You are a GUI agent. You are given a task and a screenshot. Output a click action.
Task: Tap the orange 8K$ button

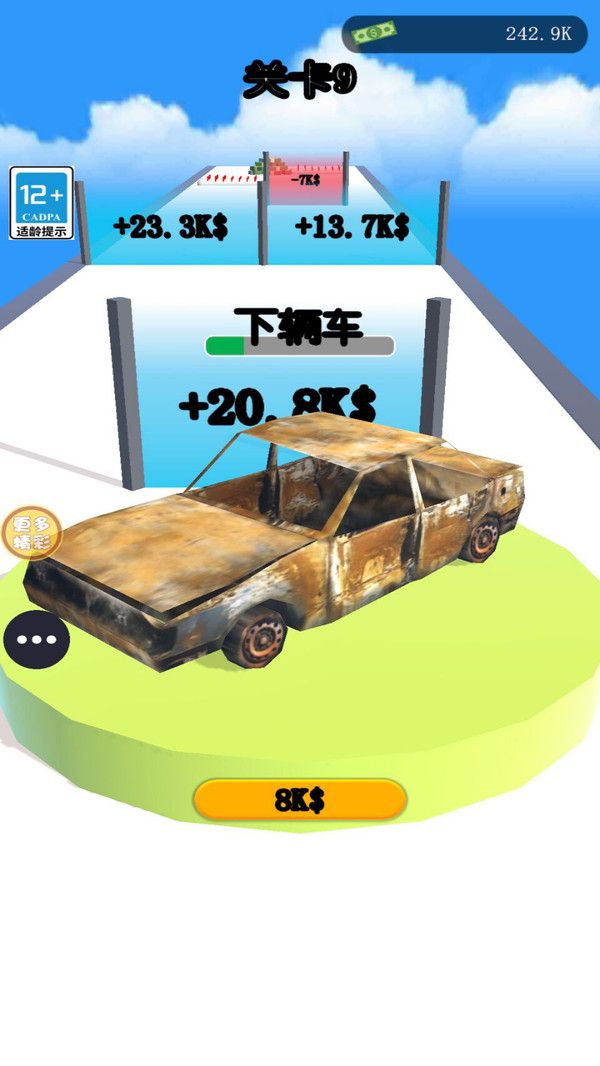point(300,799)
